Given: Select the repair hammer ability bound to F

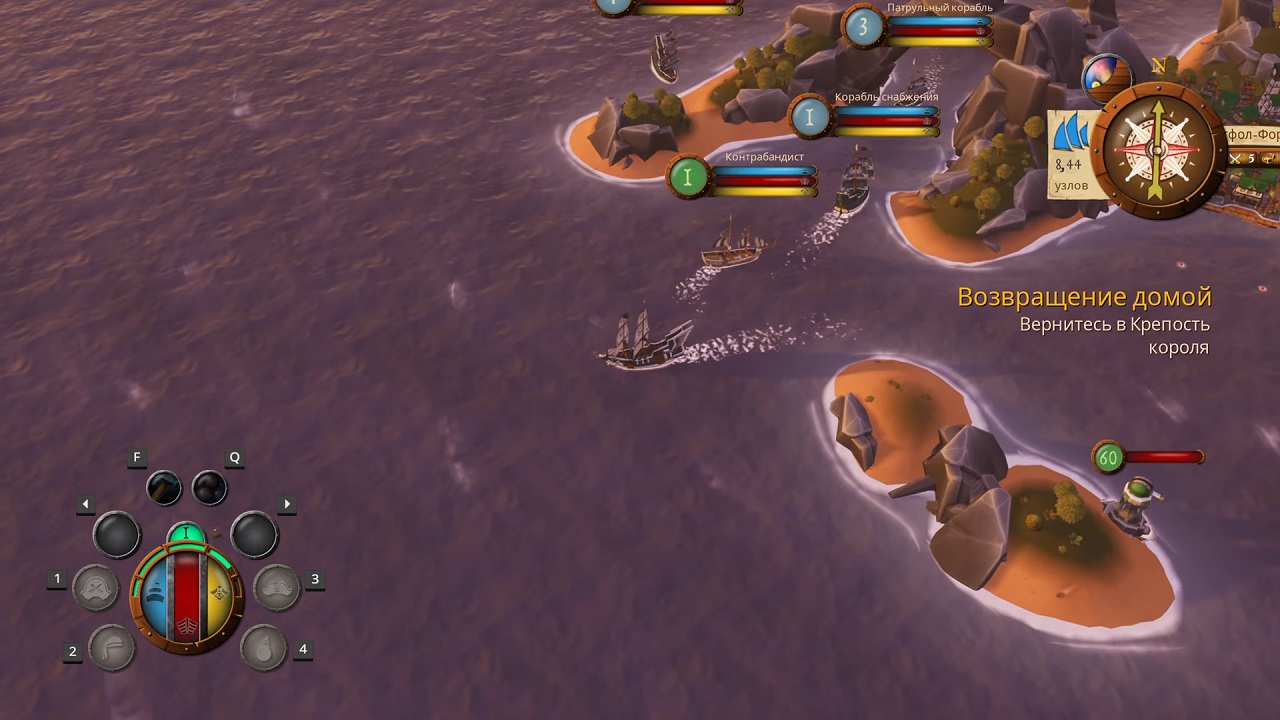Looking at the screenshot, I should point(163,488).
